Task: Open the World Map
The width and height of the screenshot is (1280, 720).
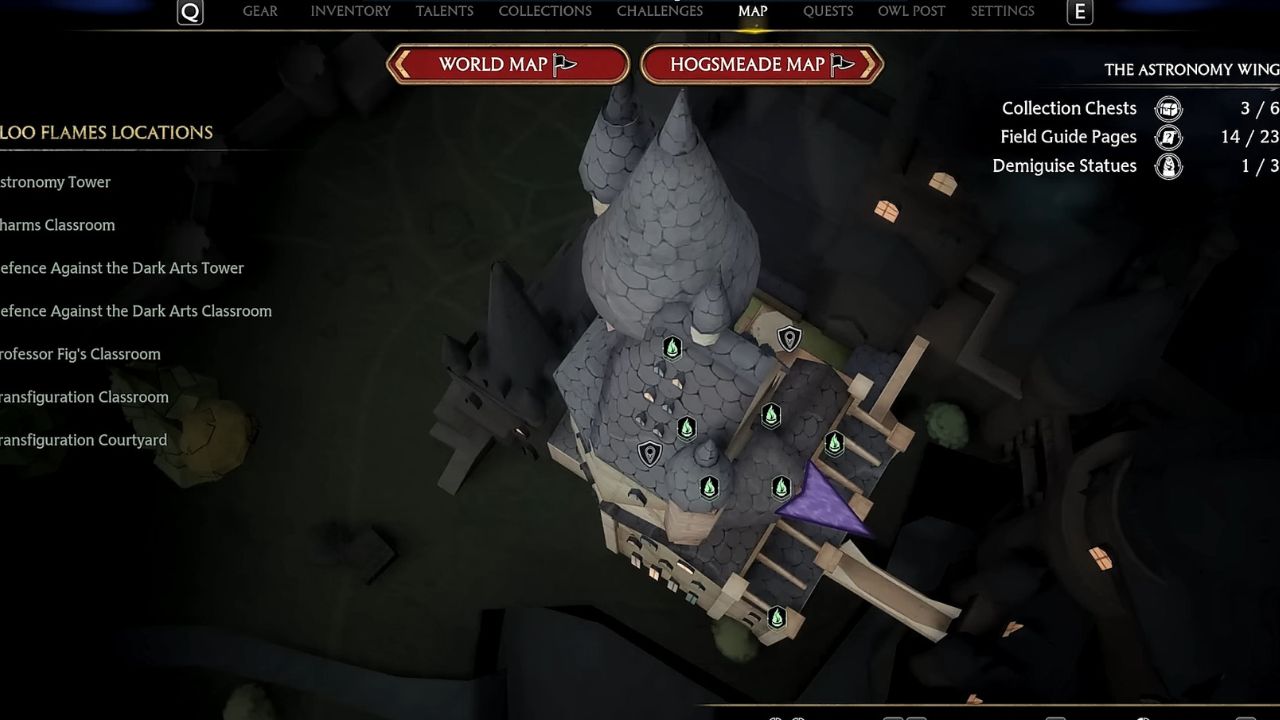Action: click(507, 64)
